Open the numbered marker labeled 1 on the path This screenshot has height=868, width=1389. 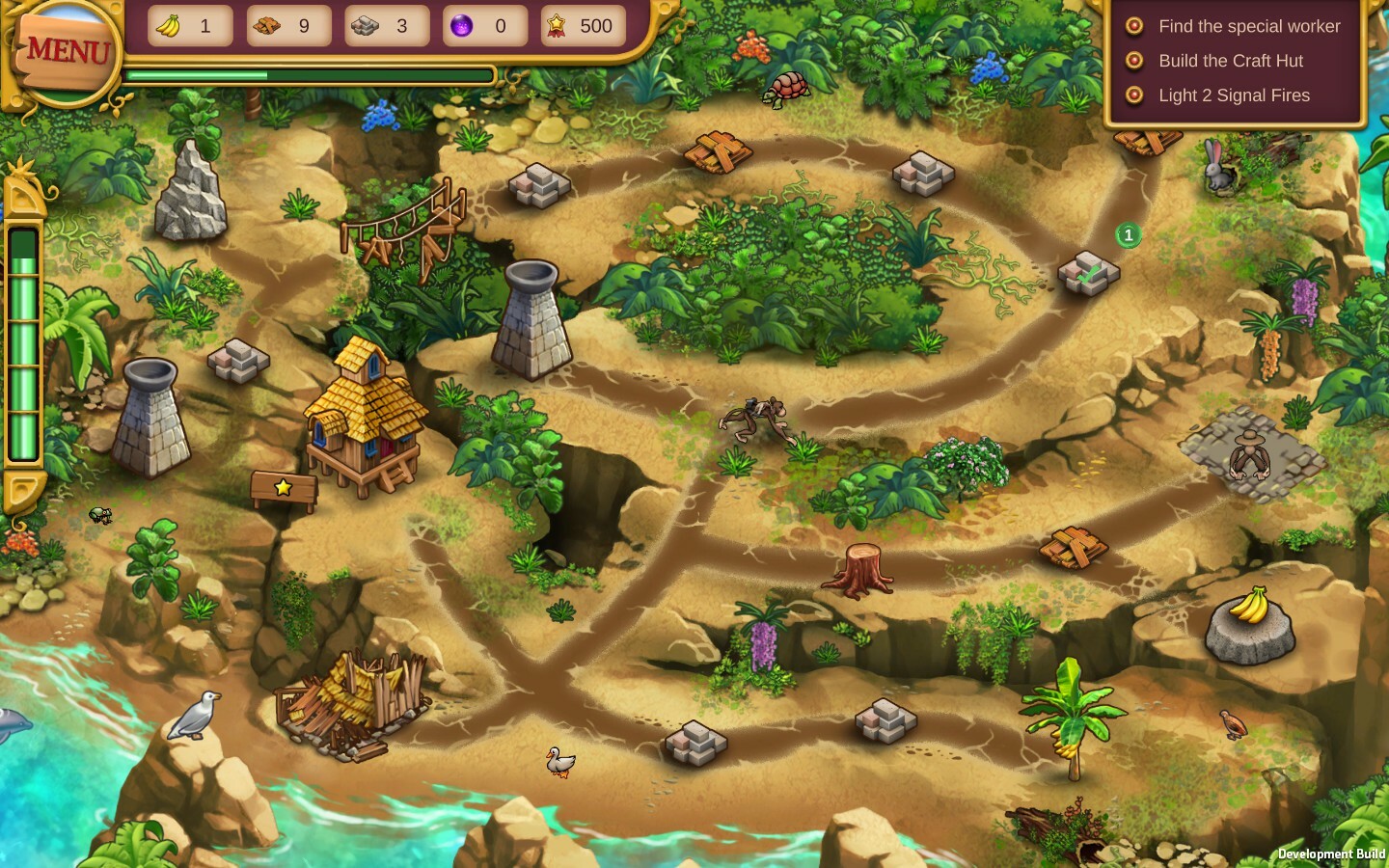tap(1128, 234)
